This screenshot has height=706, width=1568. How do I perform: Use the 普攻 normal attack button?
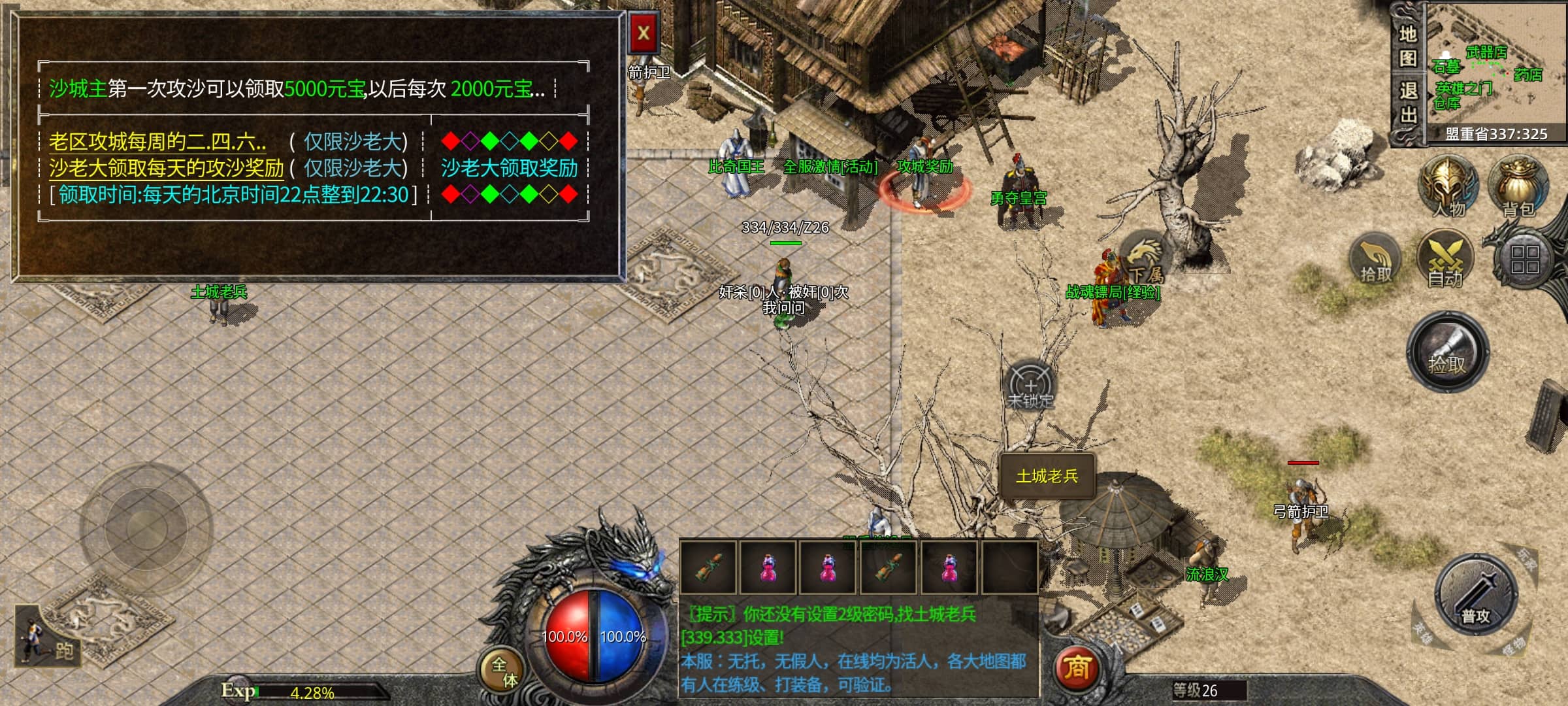1475,595
